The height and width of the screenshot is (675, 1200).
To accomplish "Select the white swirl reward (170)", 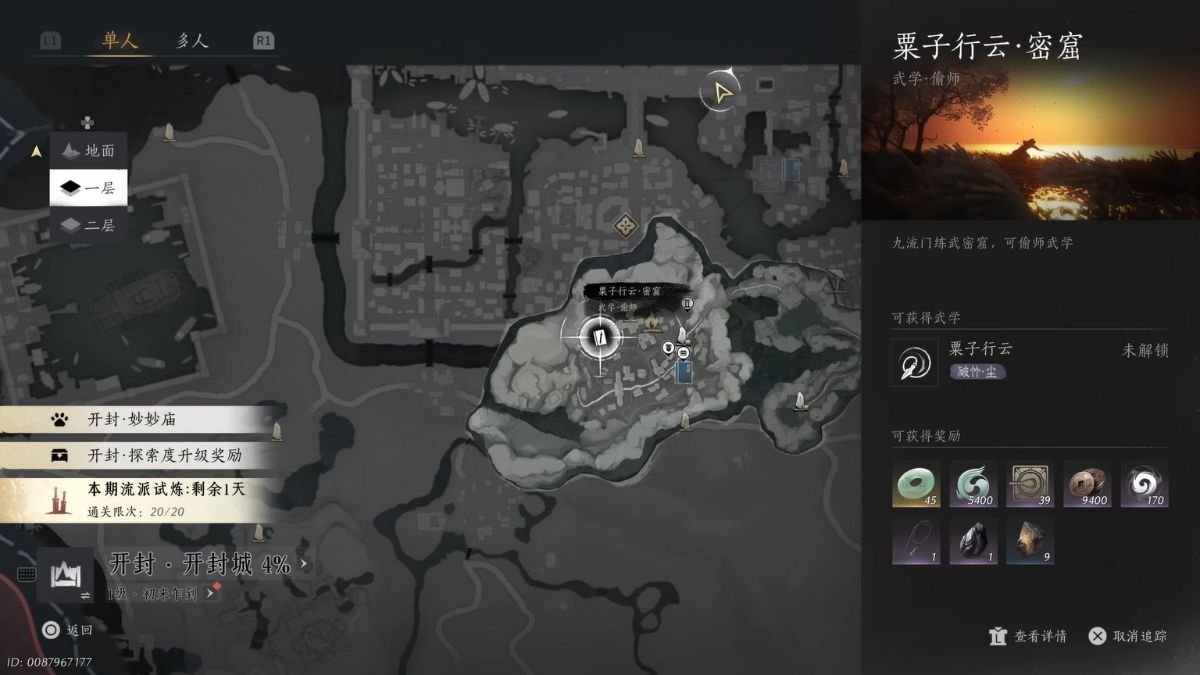I will click(x=1144, y=485).
